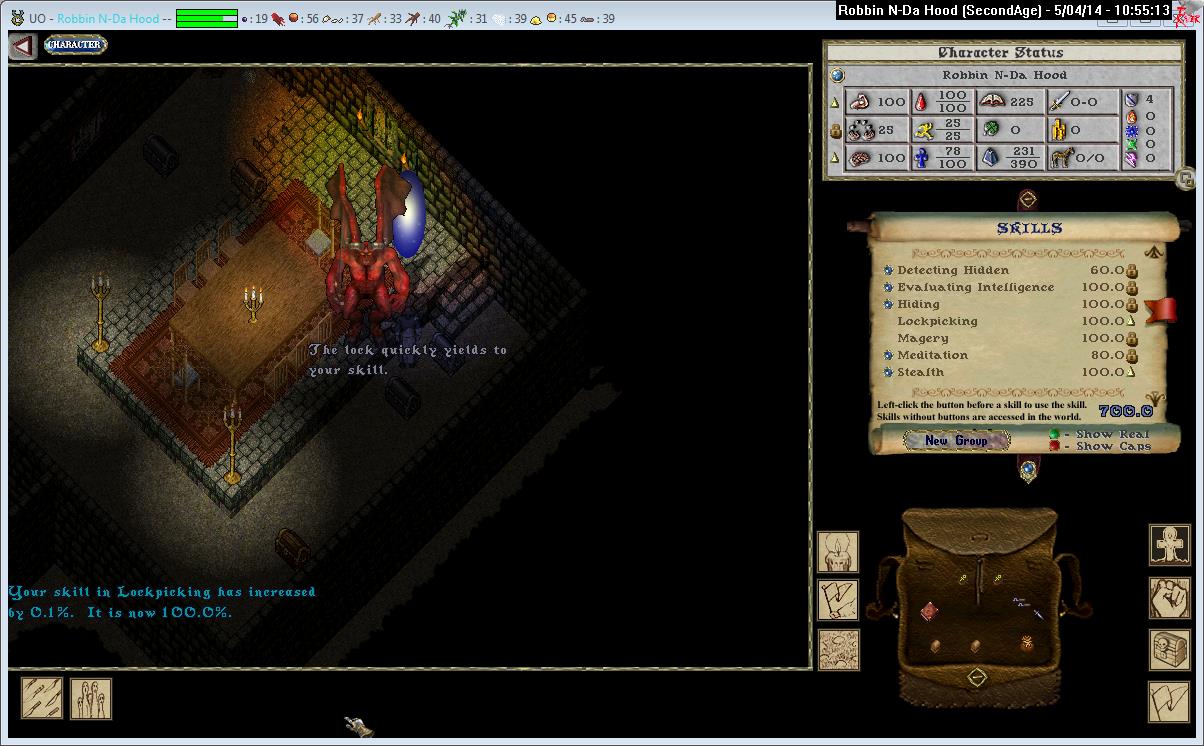Use the Hiding skill button

pos(888,304)
